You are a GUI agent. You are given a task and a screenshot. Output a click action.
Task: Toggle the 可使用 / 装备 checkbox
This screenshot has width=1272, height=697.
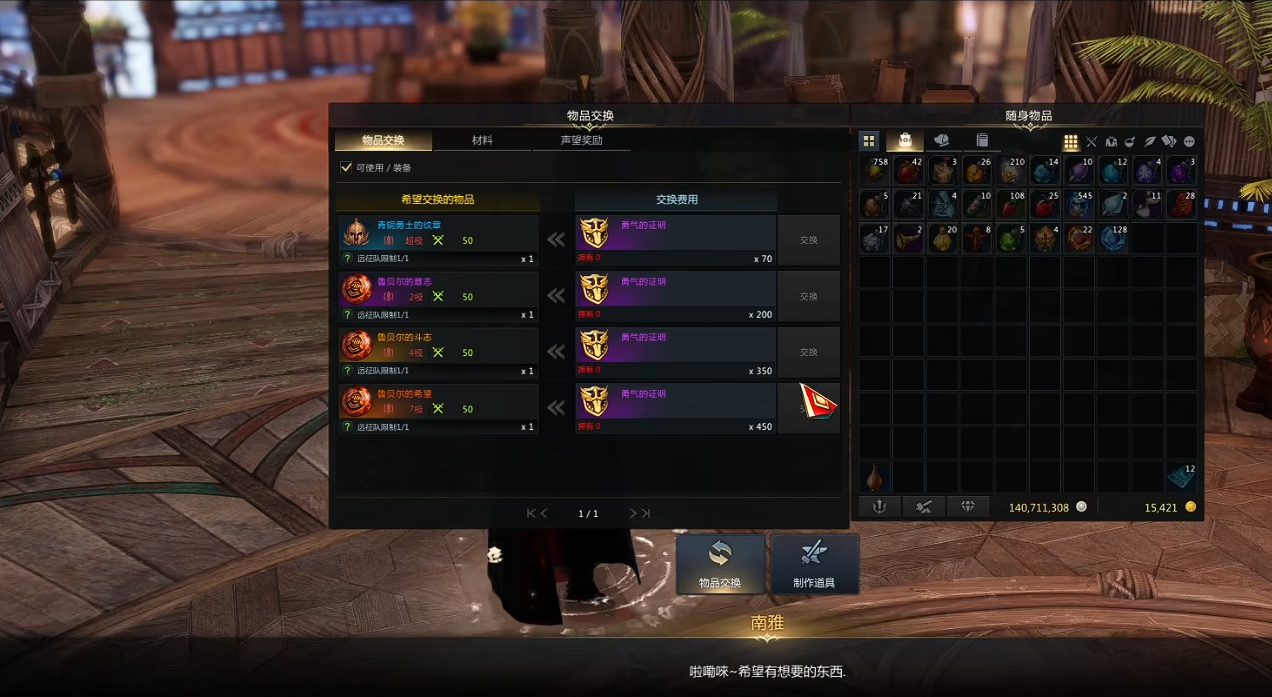[347, 168]
